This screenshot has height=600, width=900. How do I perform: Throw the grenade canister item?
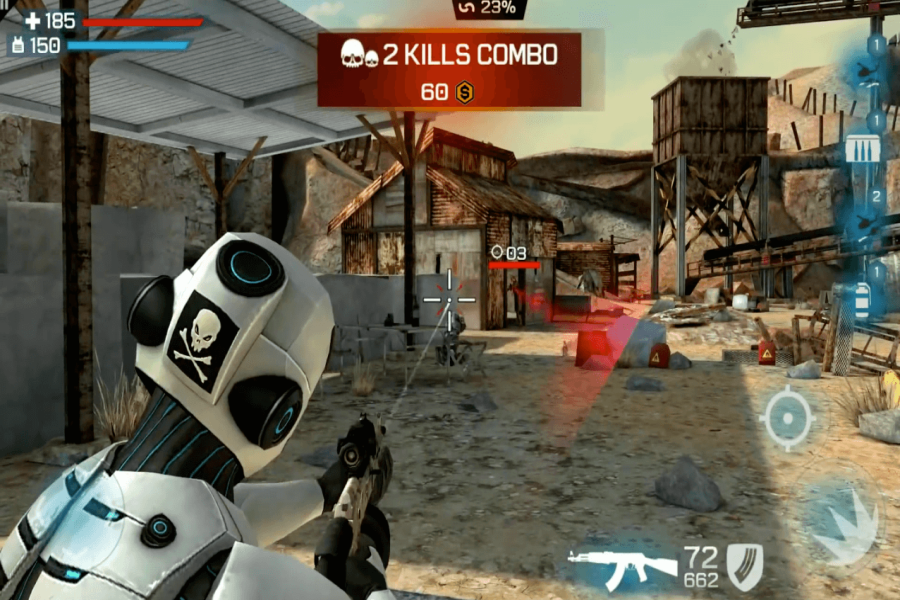click(862, 298)
